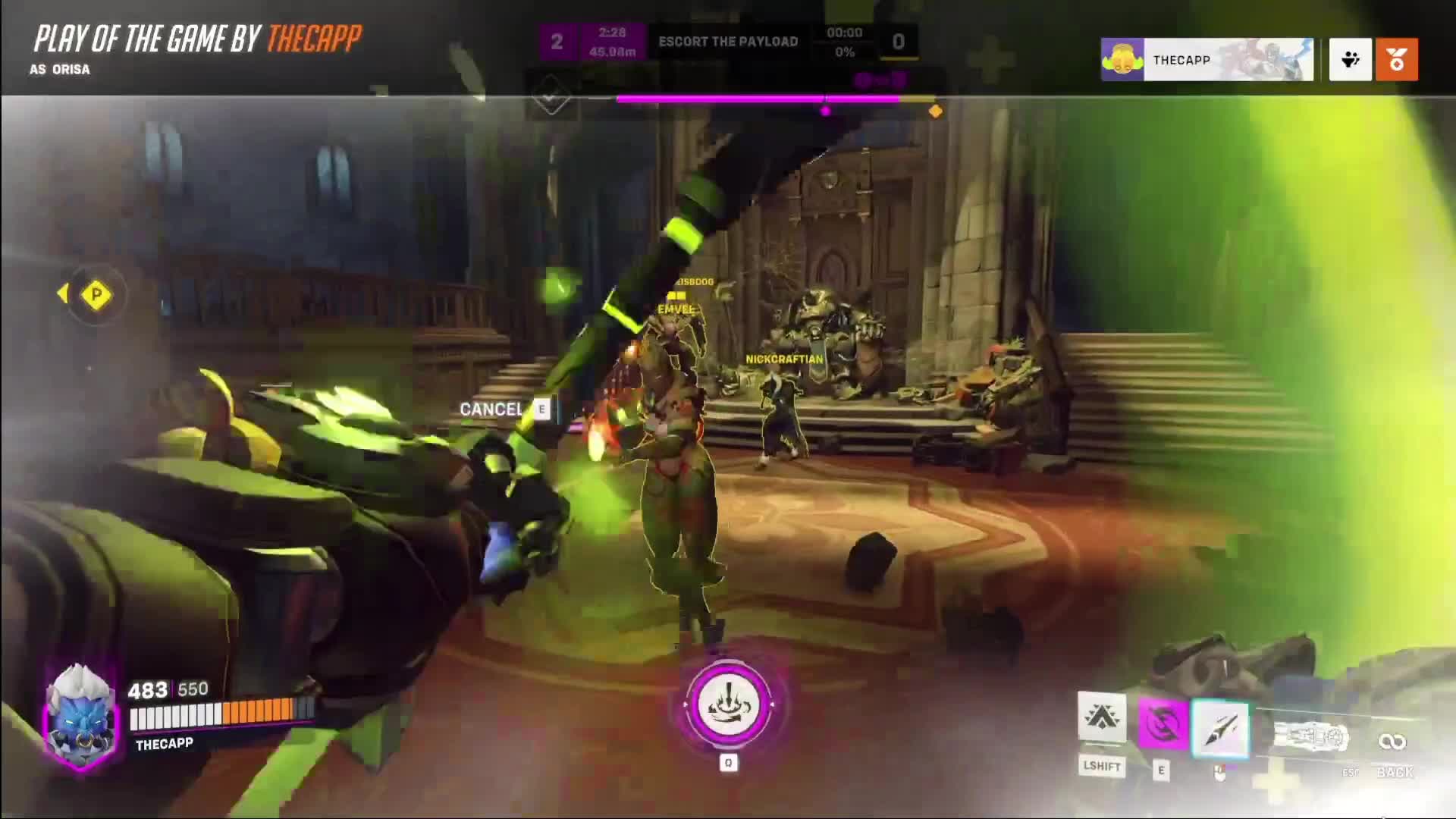Viewport: 1456px width, 819px height.
Task: Click the Escort the Payload objective tracker
Action: coord(728,42)
